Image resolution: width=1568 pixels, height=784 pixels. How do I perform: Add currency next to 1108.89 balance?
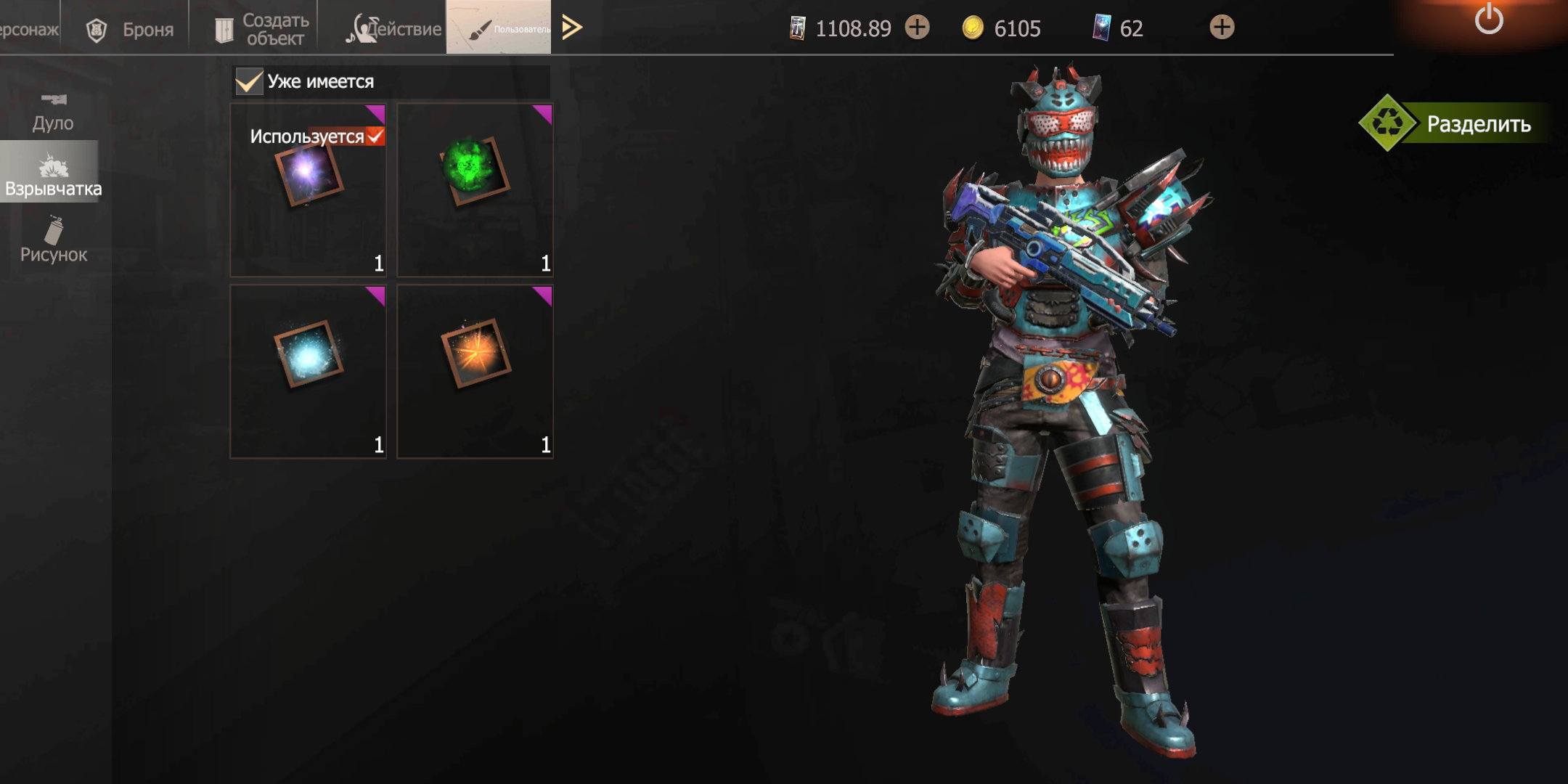click(x=918, y=28)
